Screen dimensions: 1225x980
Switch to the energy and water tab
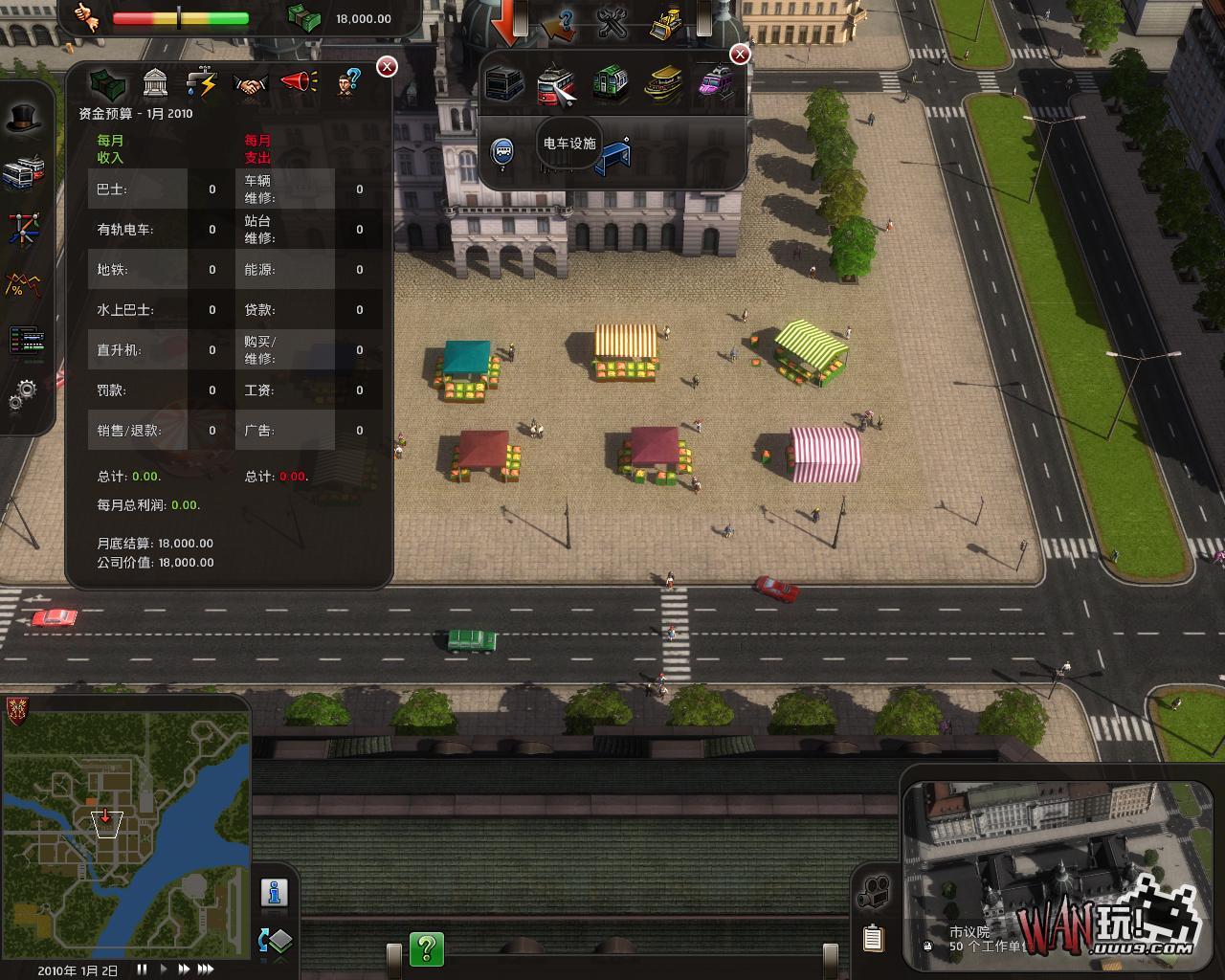tap(202, 83)
